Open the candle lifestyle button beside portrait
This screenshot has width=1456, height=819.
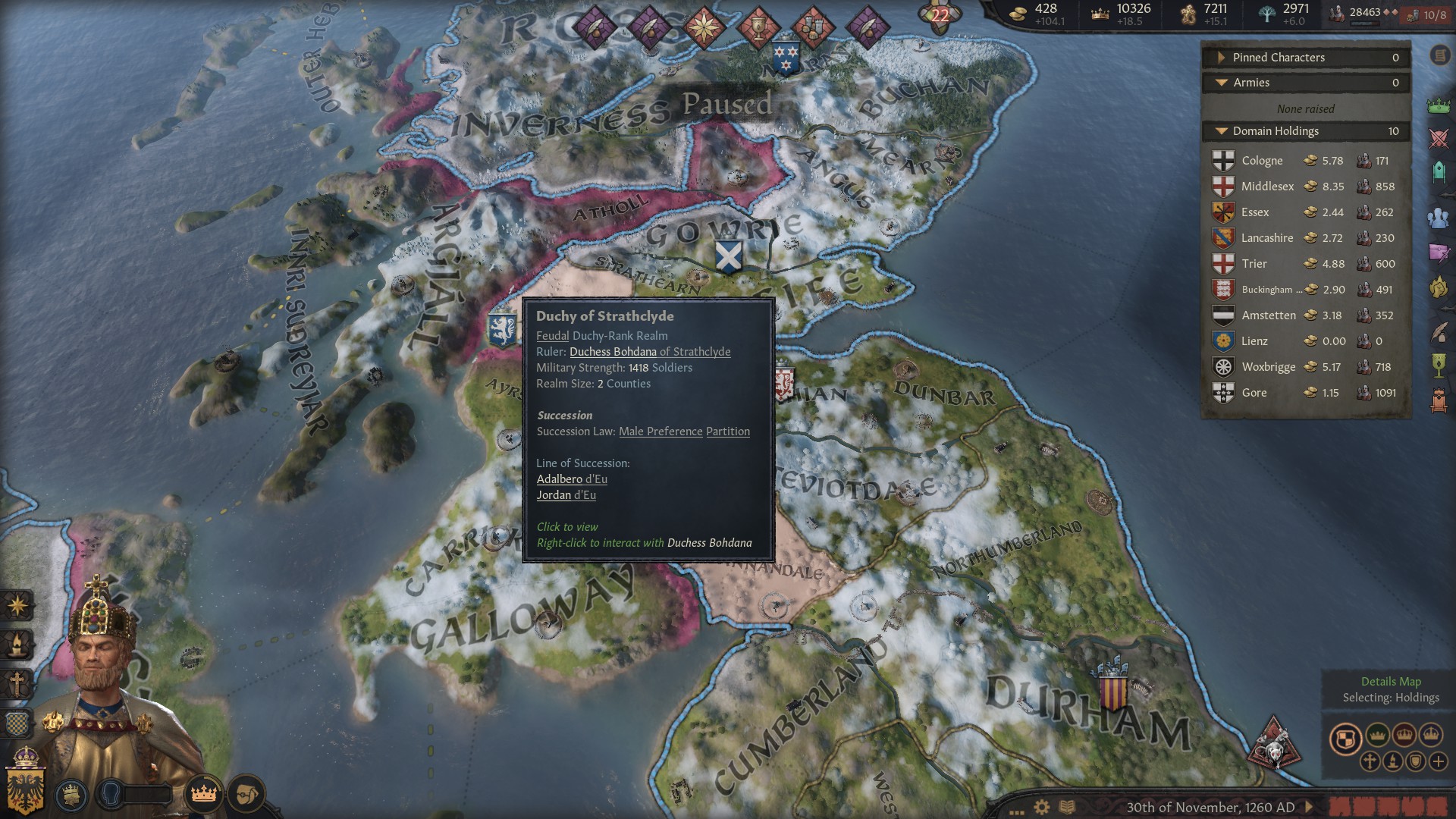click(x=17, y=645)
